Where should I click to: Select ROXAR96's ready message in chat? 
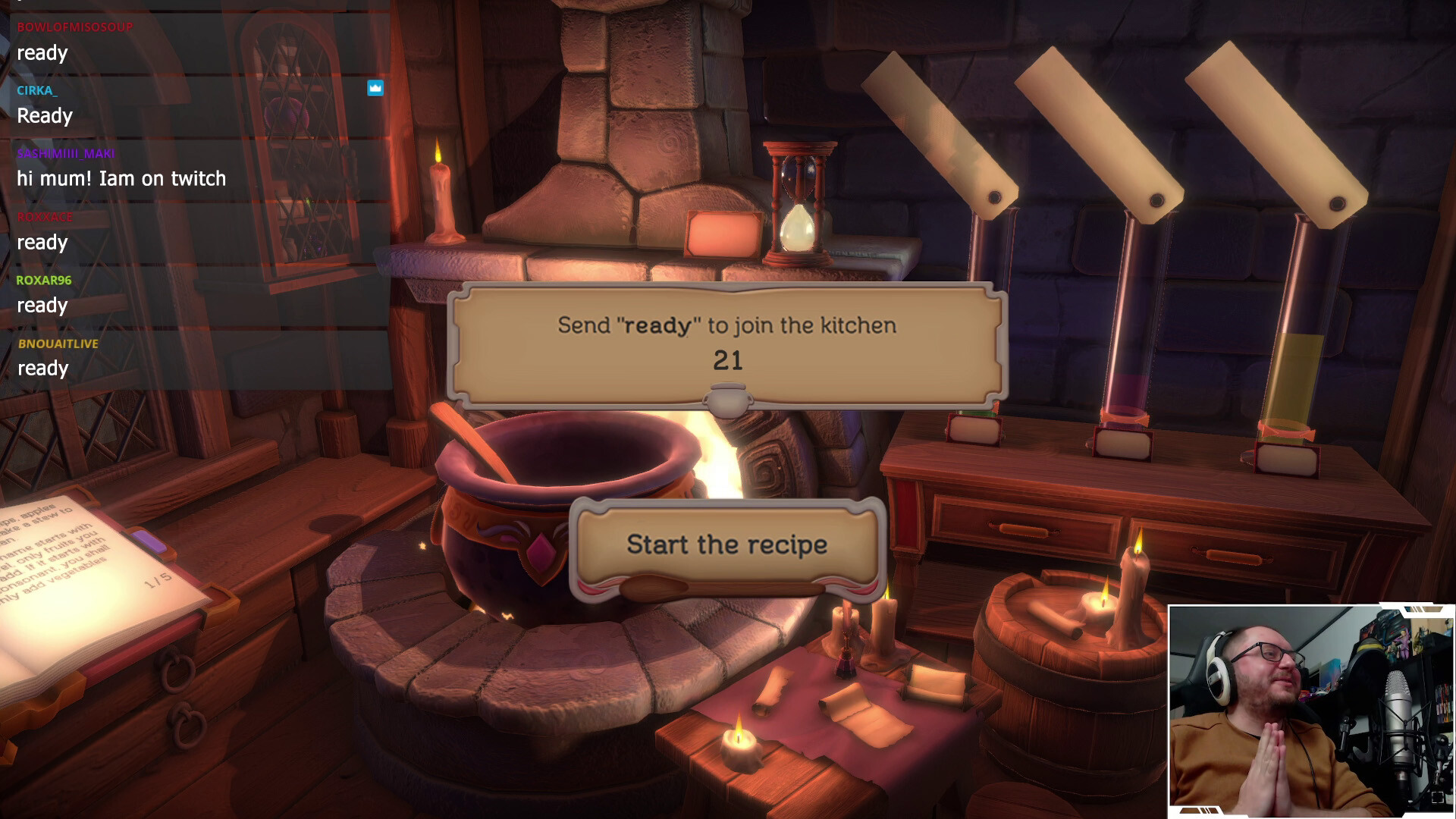click(42, 306)
